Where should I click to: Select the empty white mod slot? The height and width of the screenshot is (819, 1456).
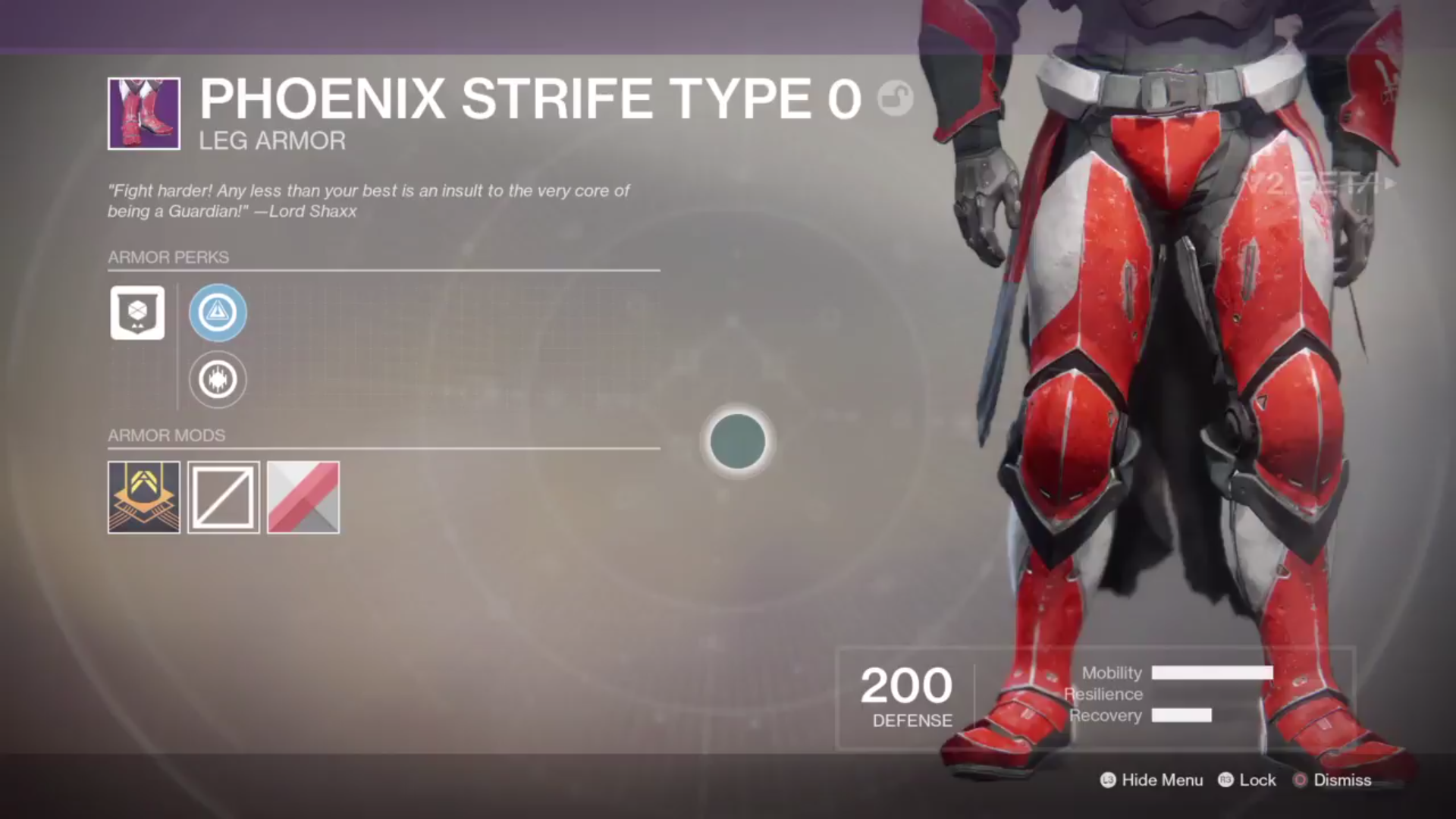223,497
